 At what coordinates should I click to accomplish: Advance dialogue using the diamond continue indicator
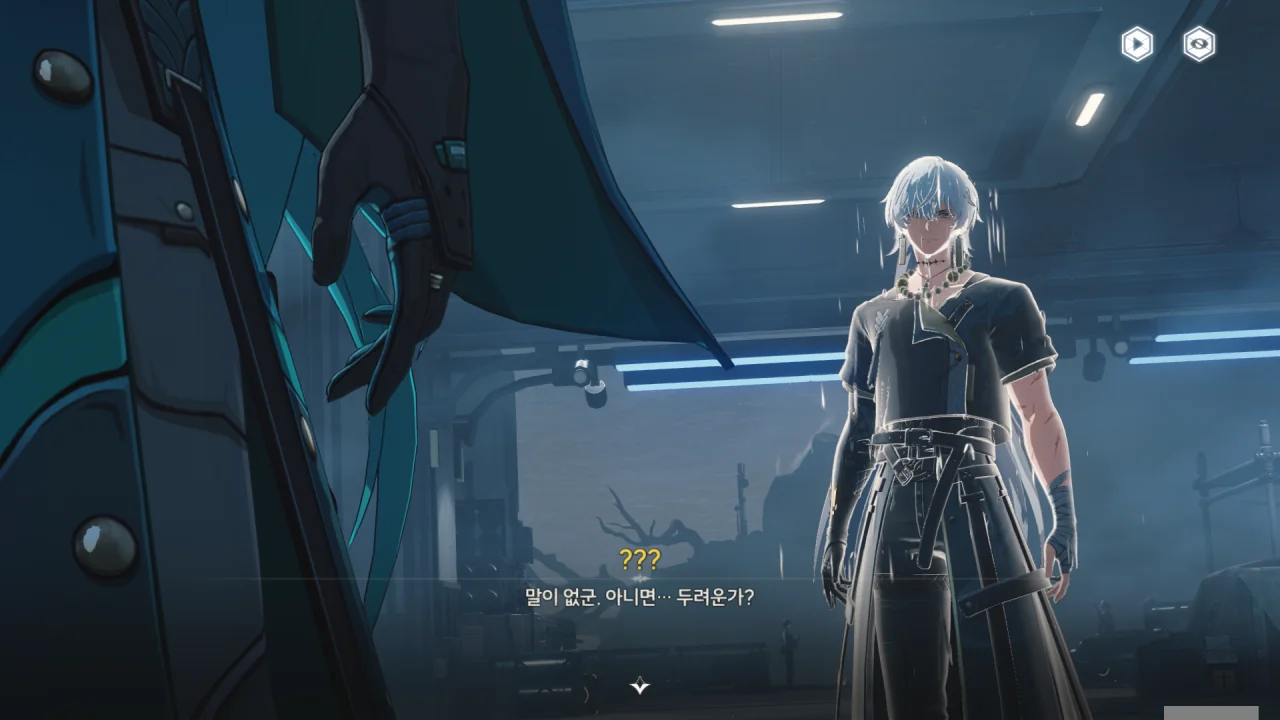click(x=640, y=686)
